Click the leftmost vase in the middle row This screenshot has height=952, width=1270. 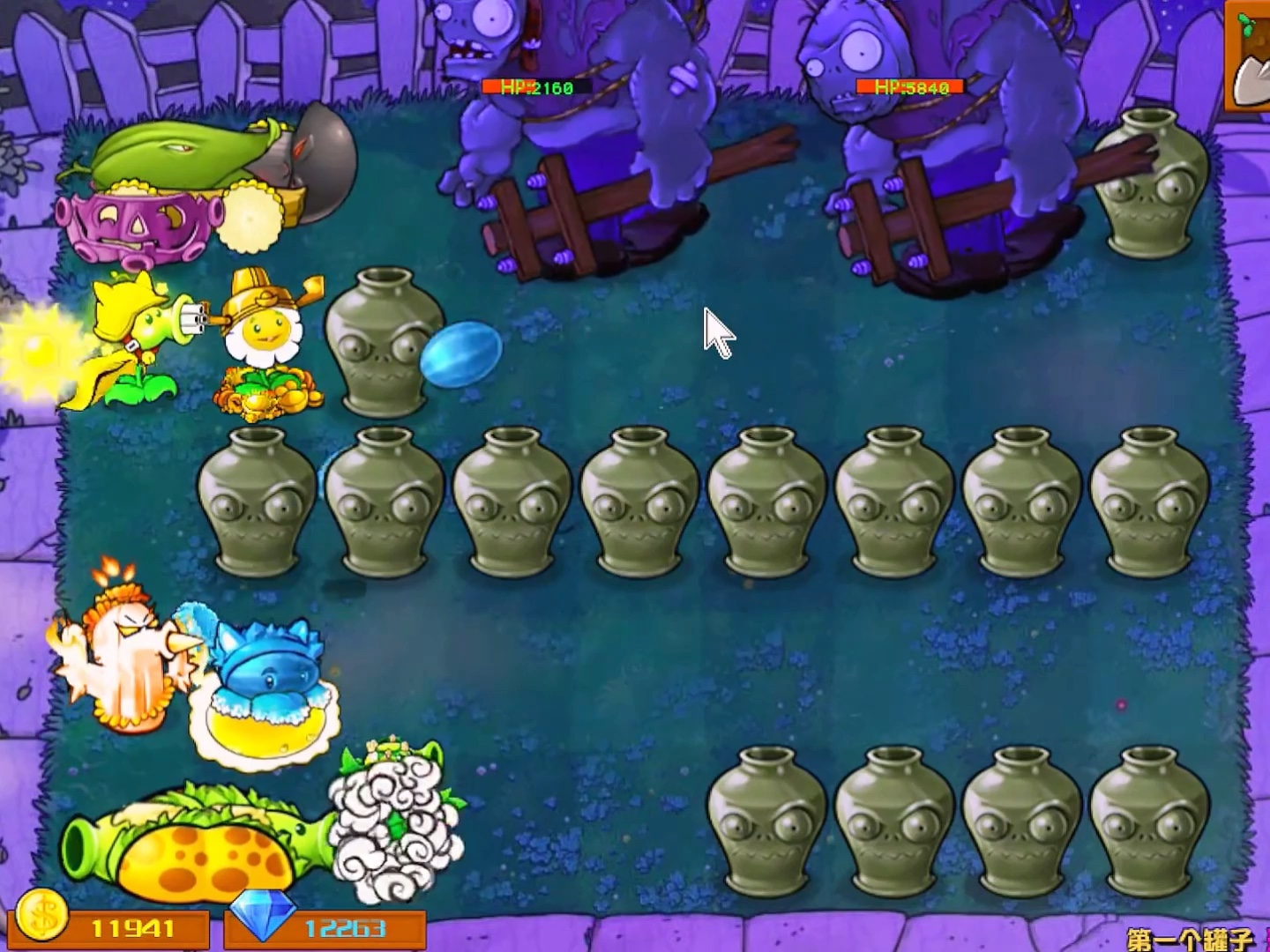[260, 502]
